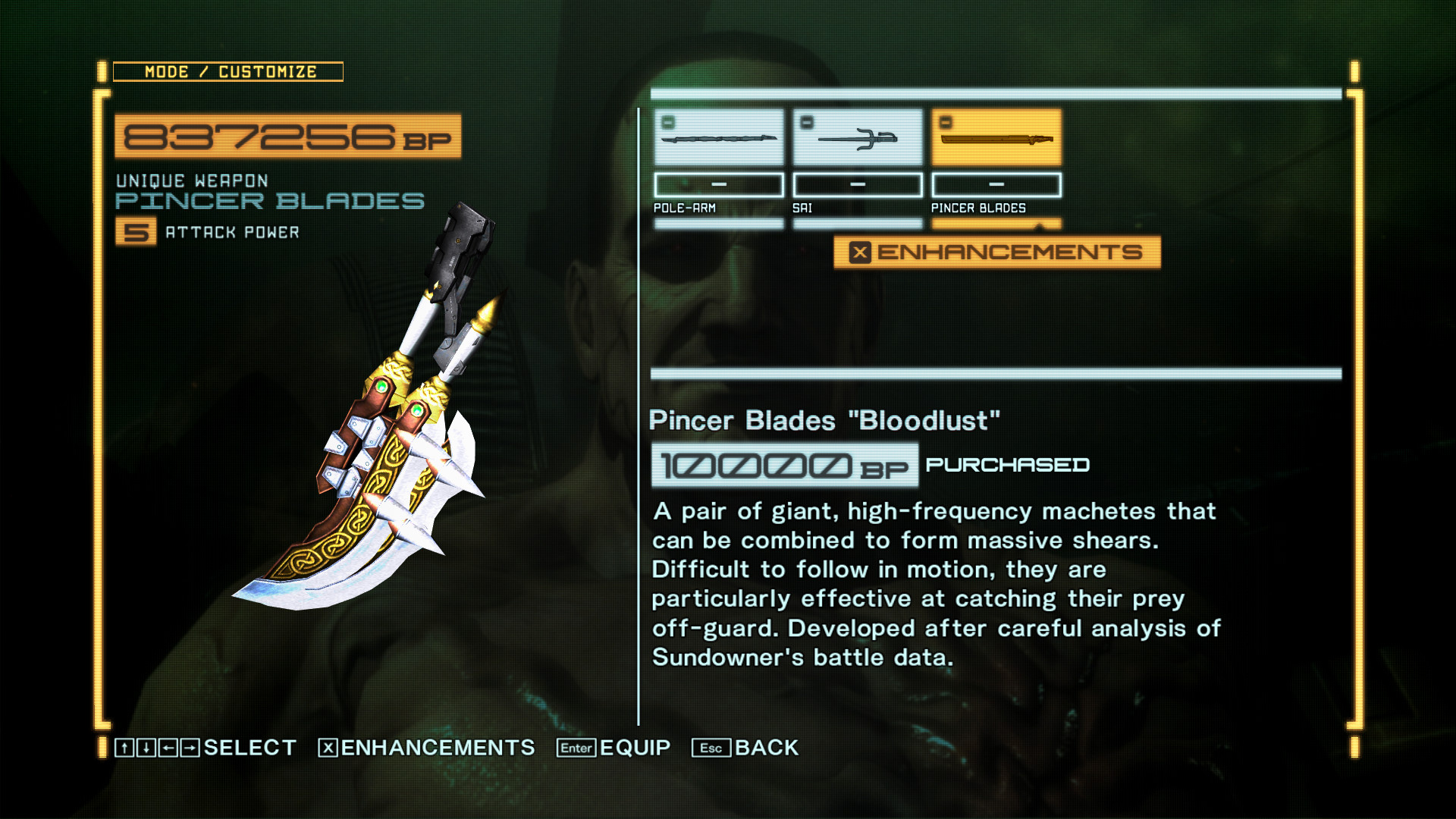Toggle the slot bar under Sai

[x=858, y=184]
